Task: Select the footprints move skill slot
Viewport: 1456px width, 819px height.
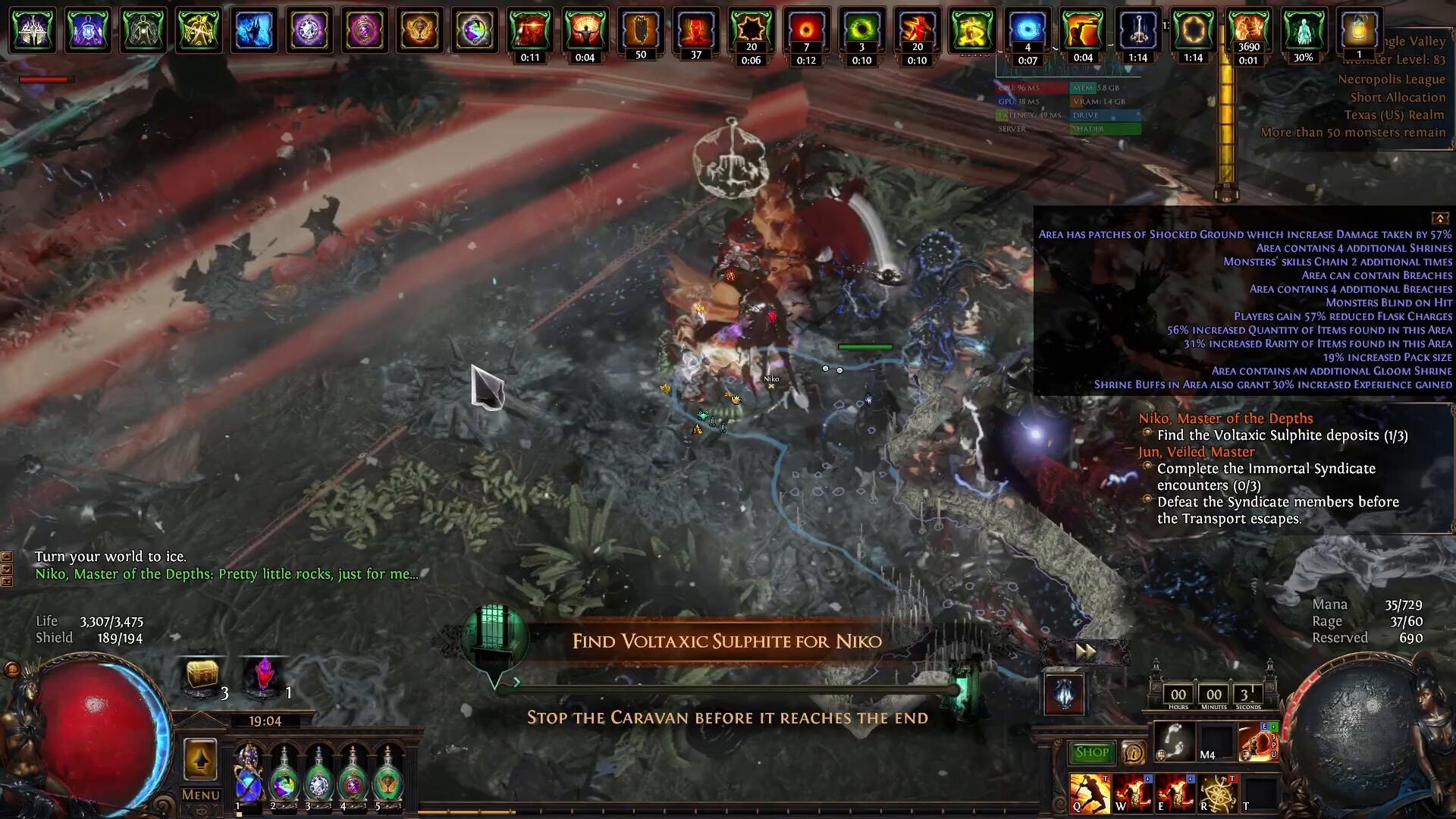Action: 1174,742
